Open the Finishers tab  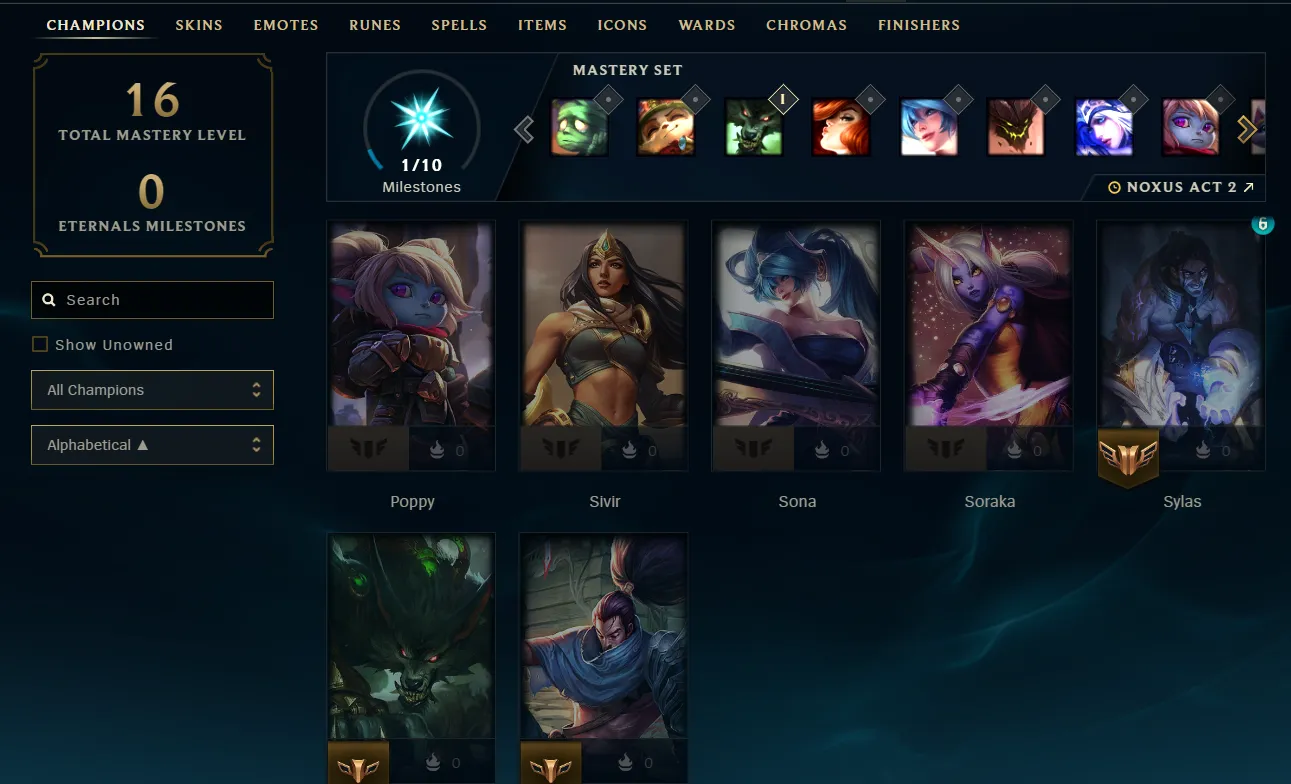[919, 25]
